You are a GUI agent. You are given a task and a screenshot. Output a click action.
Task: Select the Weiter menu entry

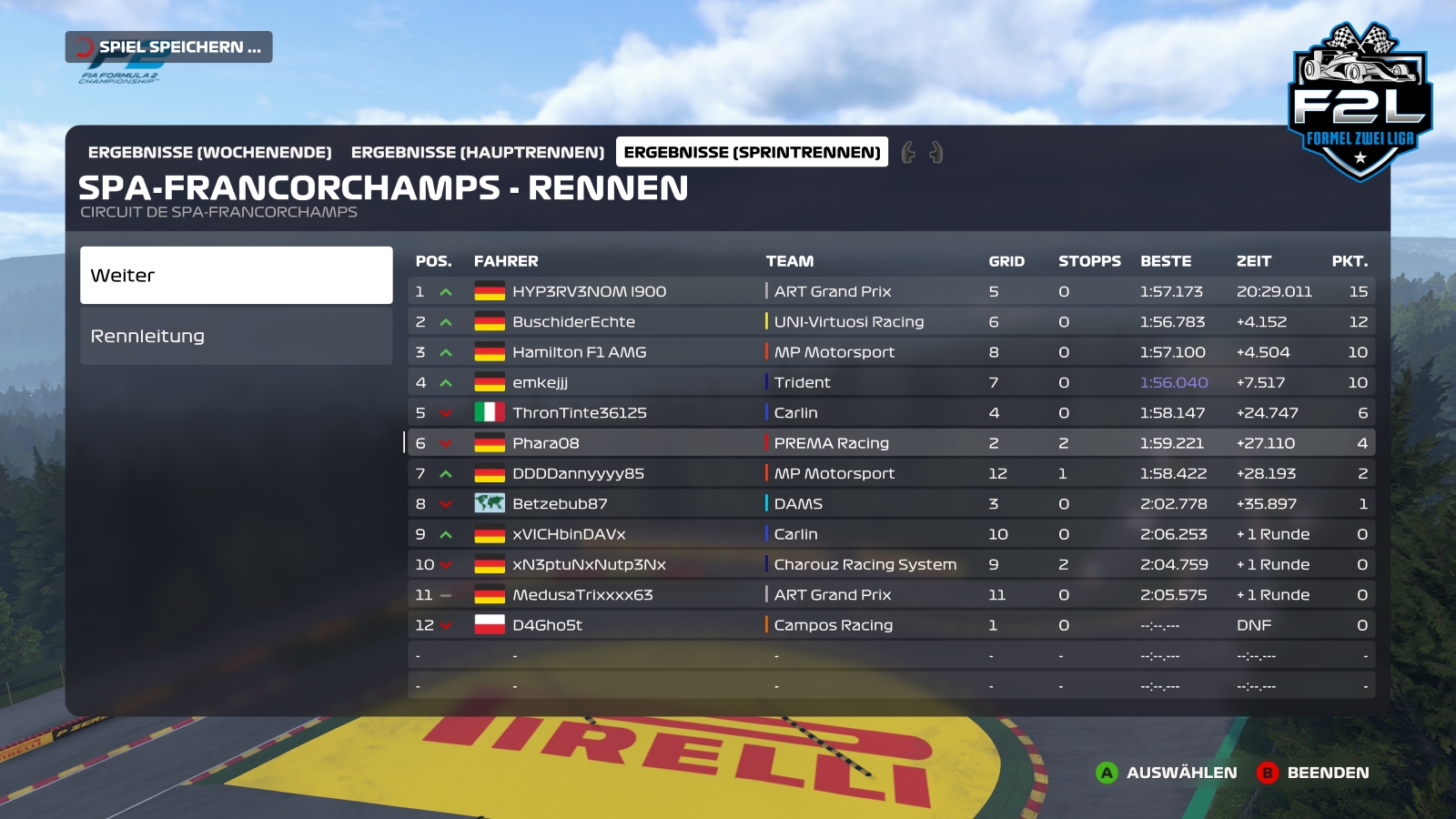pyautogui.click(x=236, y=275)
